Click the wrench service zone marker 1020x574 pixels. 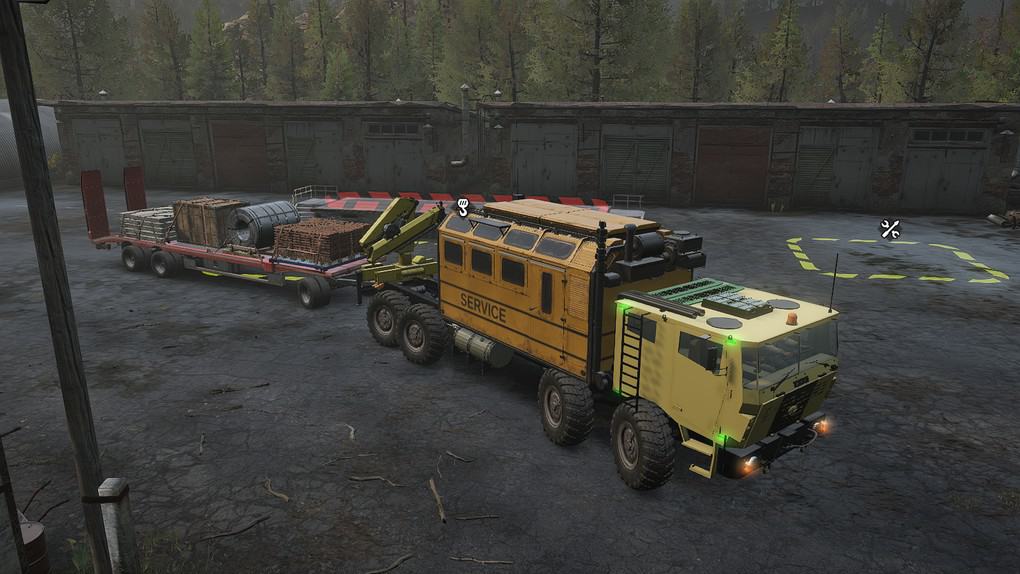[889, 228]
